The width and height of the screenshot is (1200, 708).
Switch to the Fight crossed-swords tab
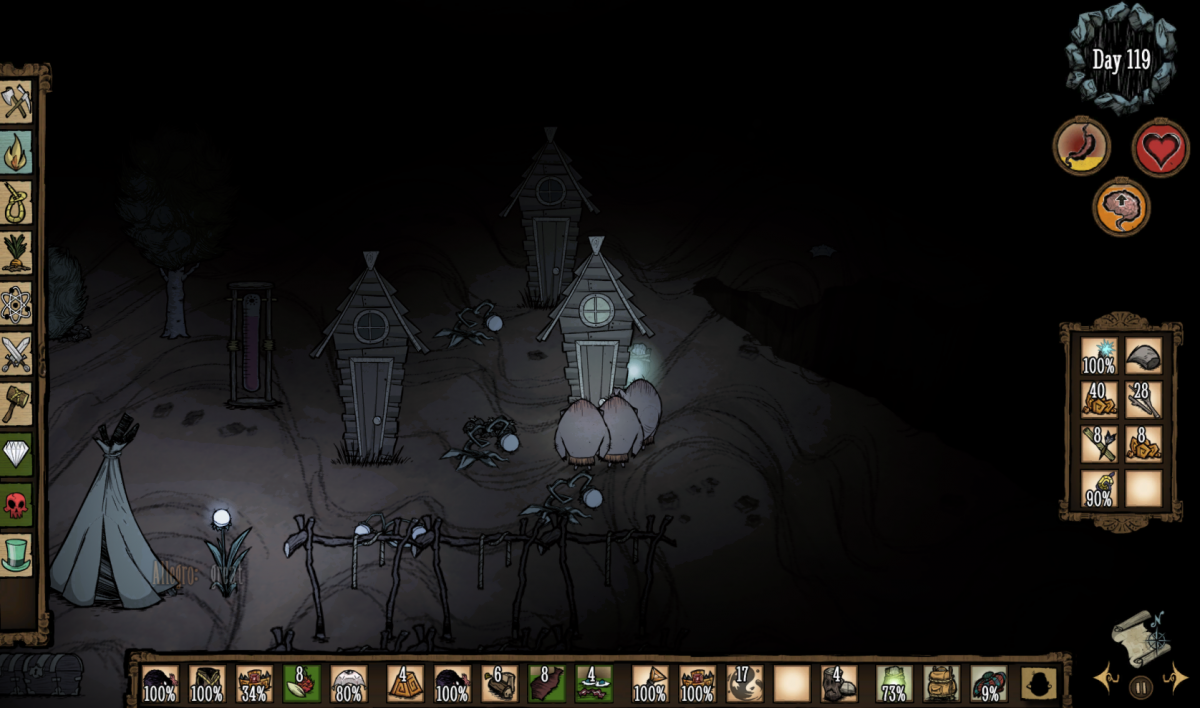16,354
